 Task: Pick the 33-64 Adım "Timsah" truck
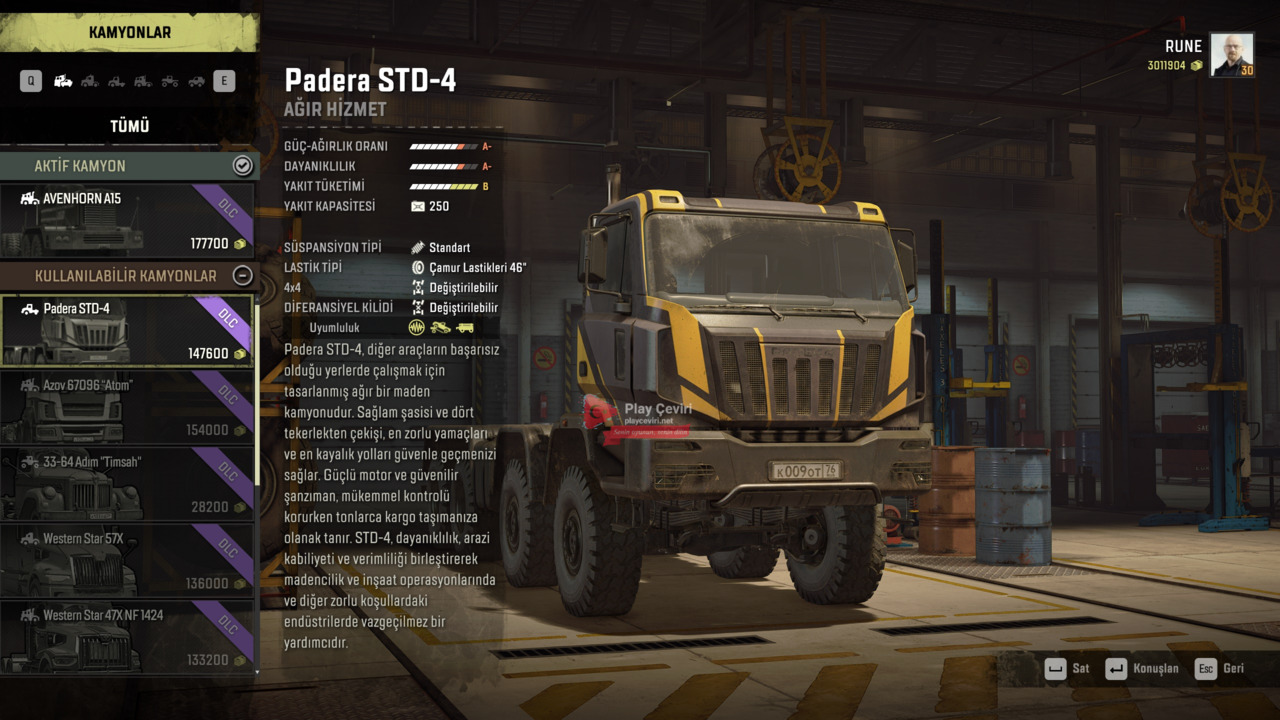[127, 484]
